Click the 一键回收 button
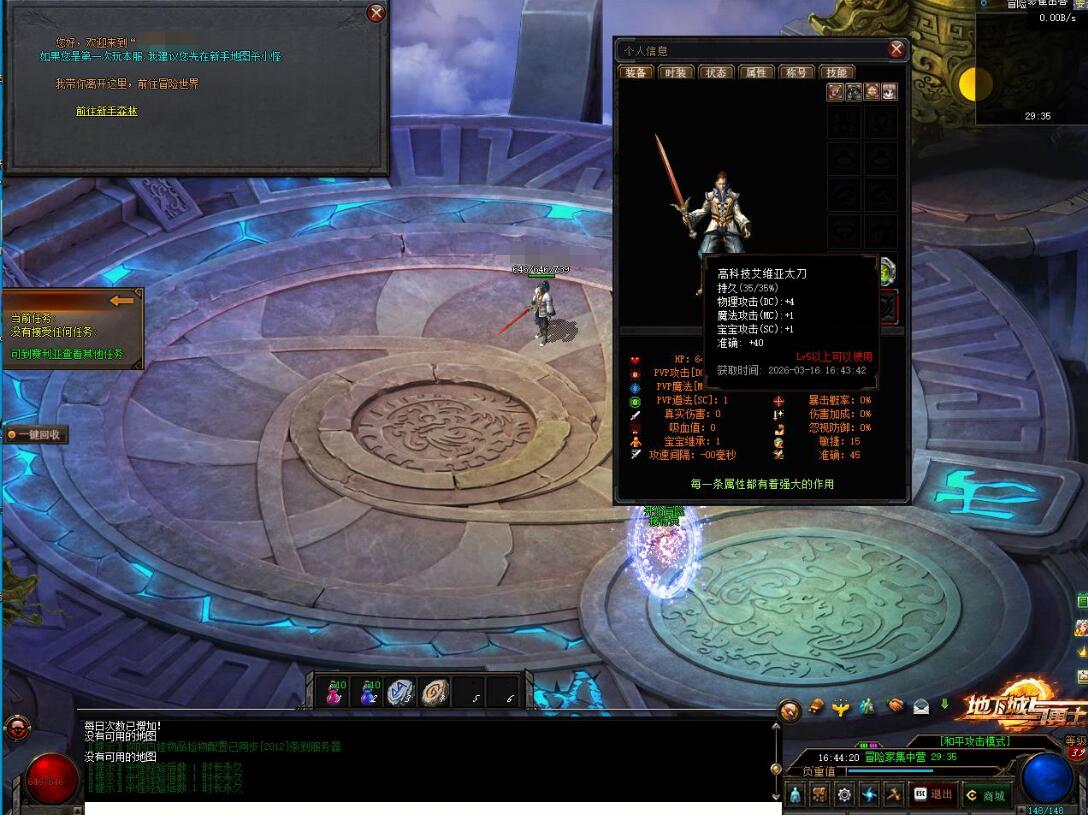The image size is (1088, 815). click(x=37, y=435)
